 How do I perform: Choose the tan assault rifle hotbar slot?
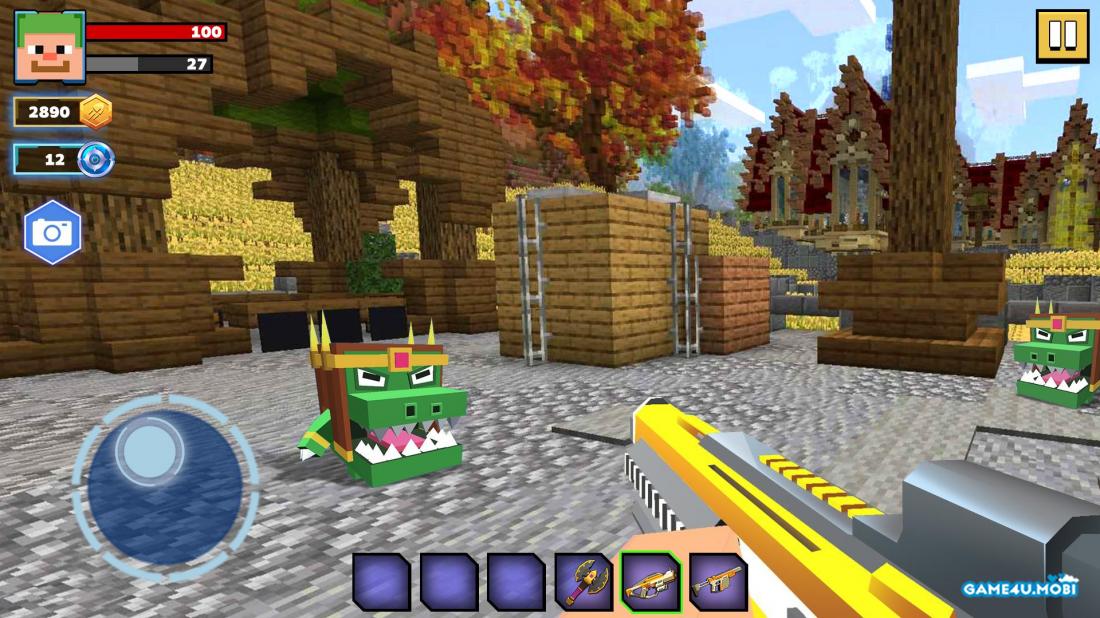point(718,581)
